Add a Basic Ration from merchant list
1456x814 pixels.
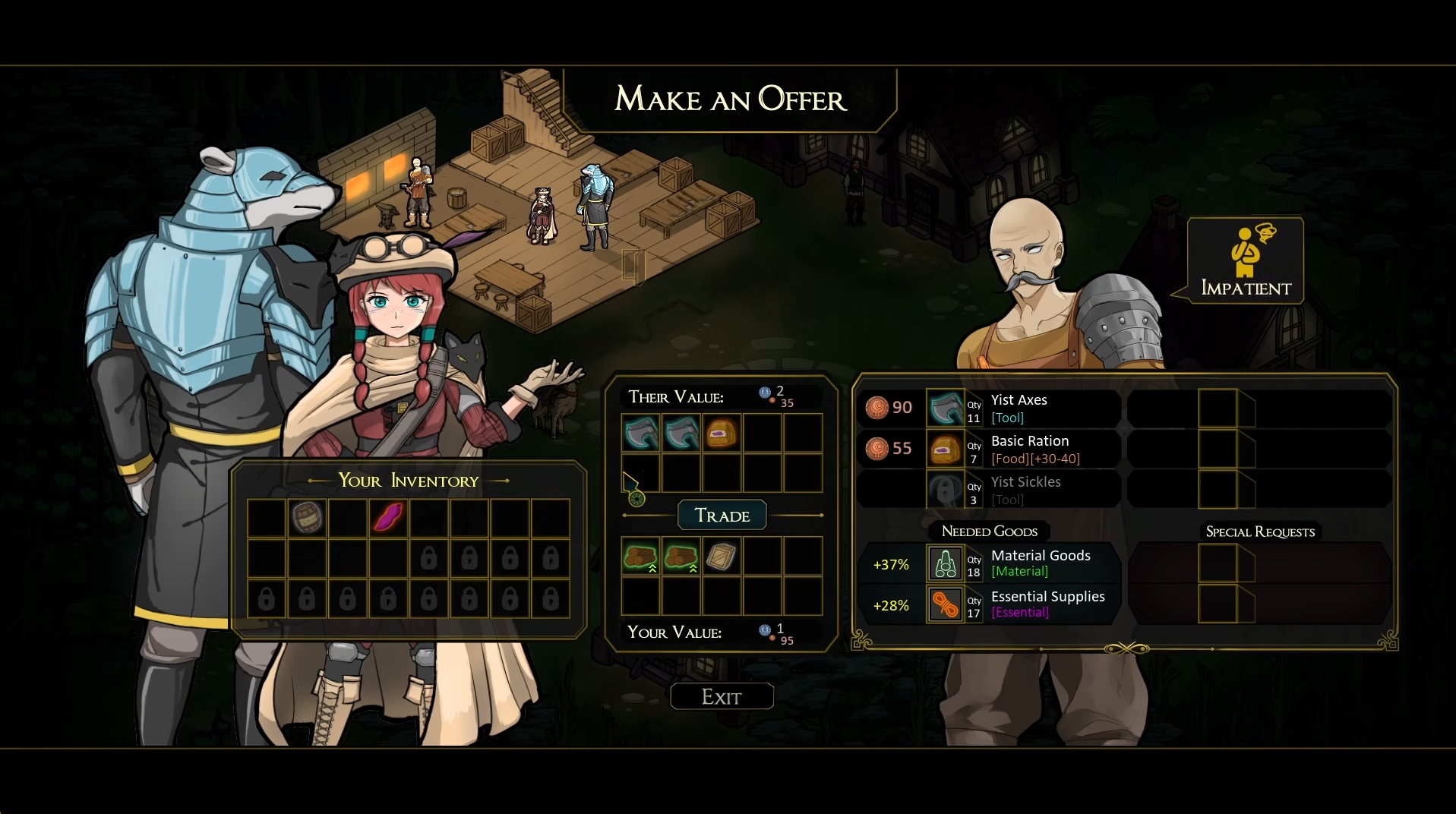point(1018,449)
